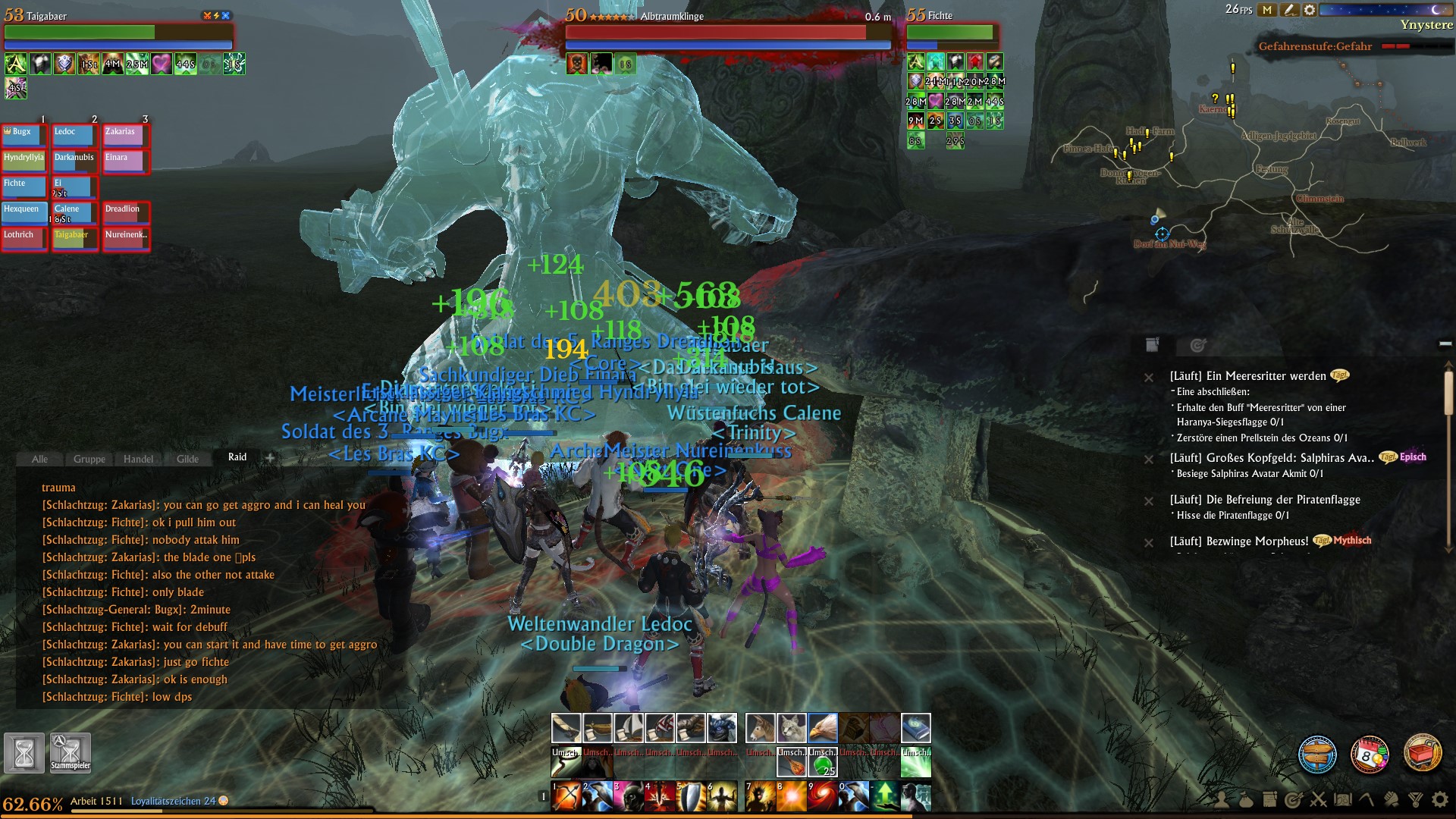Open the minimap settings gear near the day-night bar
Viewport: 1456px width, 819px height.
1309,10
